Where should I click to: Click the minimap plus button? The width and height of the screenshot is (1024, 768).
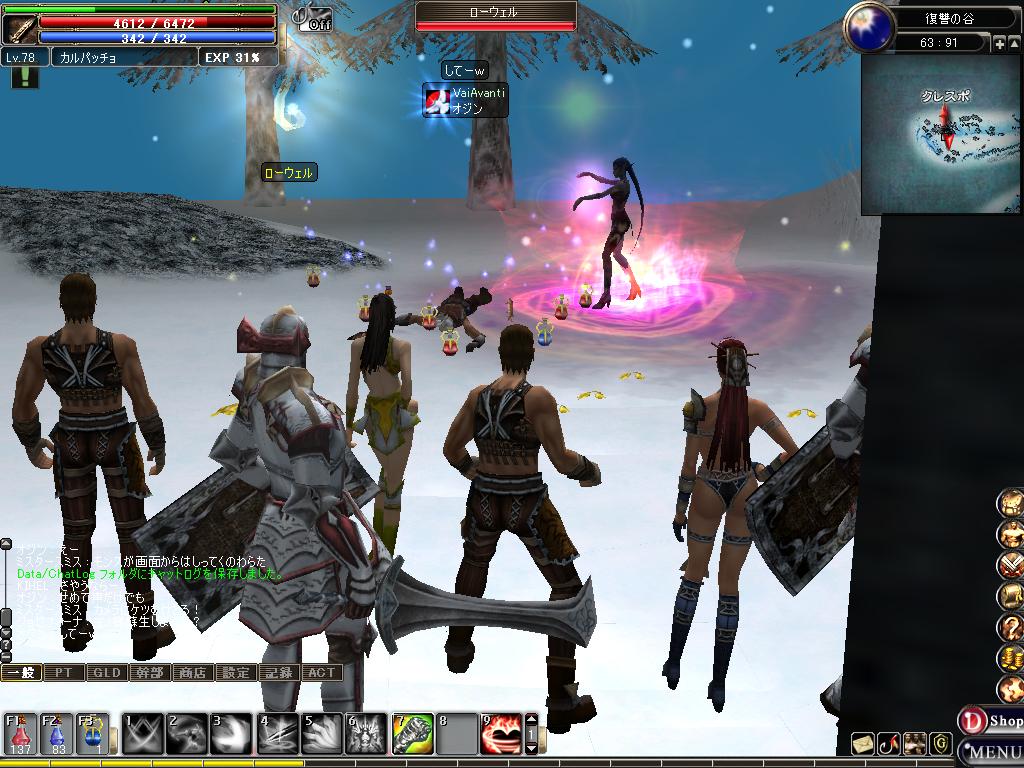[1000, 43]
